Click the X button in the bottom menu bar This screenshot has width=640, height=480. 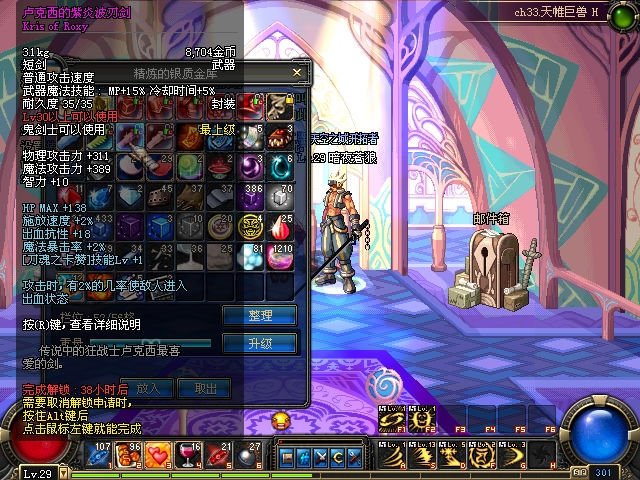[321, 457]
